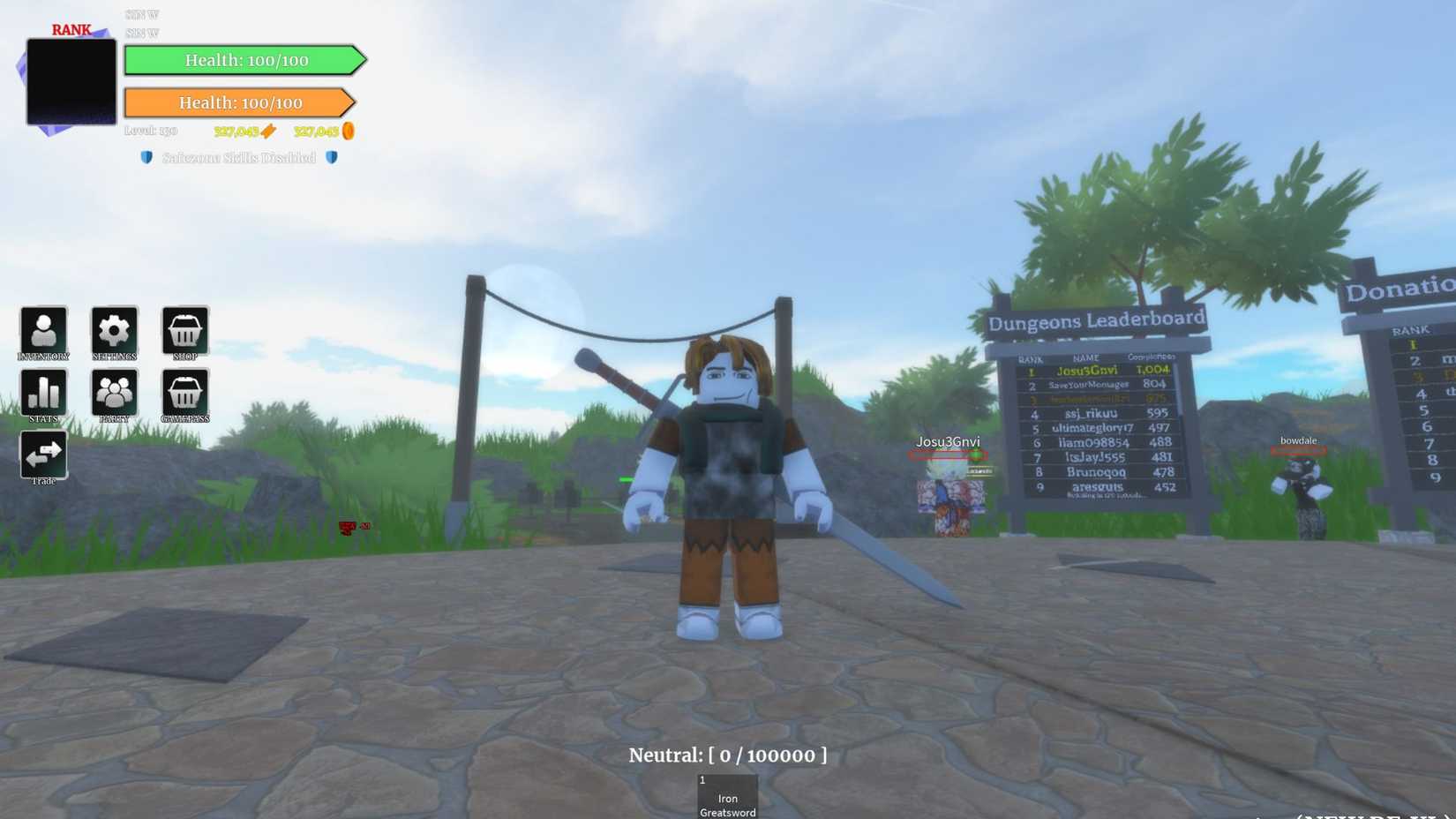Click the orange ticket currency icon
The height and width of the screenshot is (819, 1456).
[269, 131]
